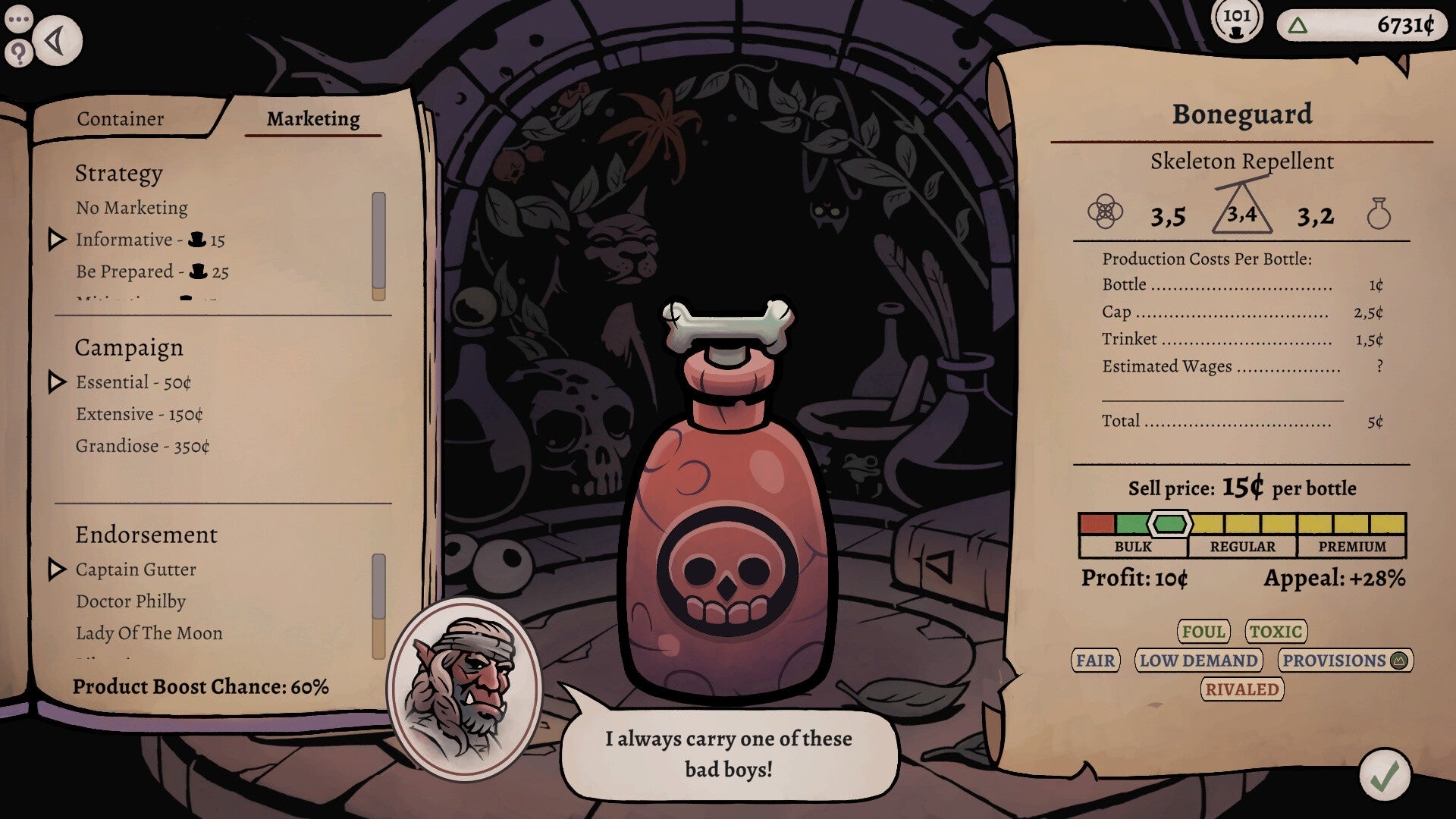
Task: Choose Captain Gutter as the endorser
Action: click(135, 569)
